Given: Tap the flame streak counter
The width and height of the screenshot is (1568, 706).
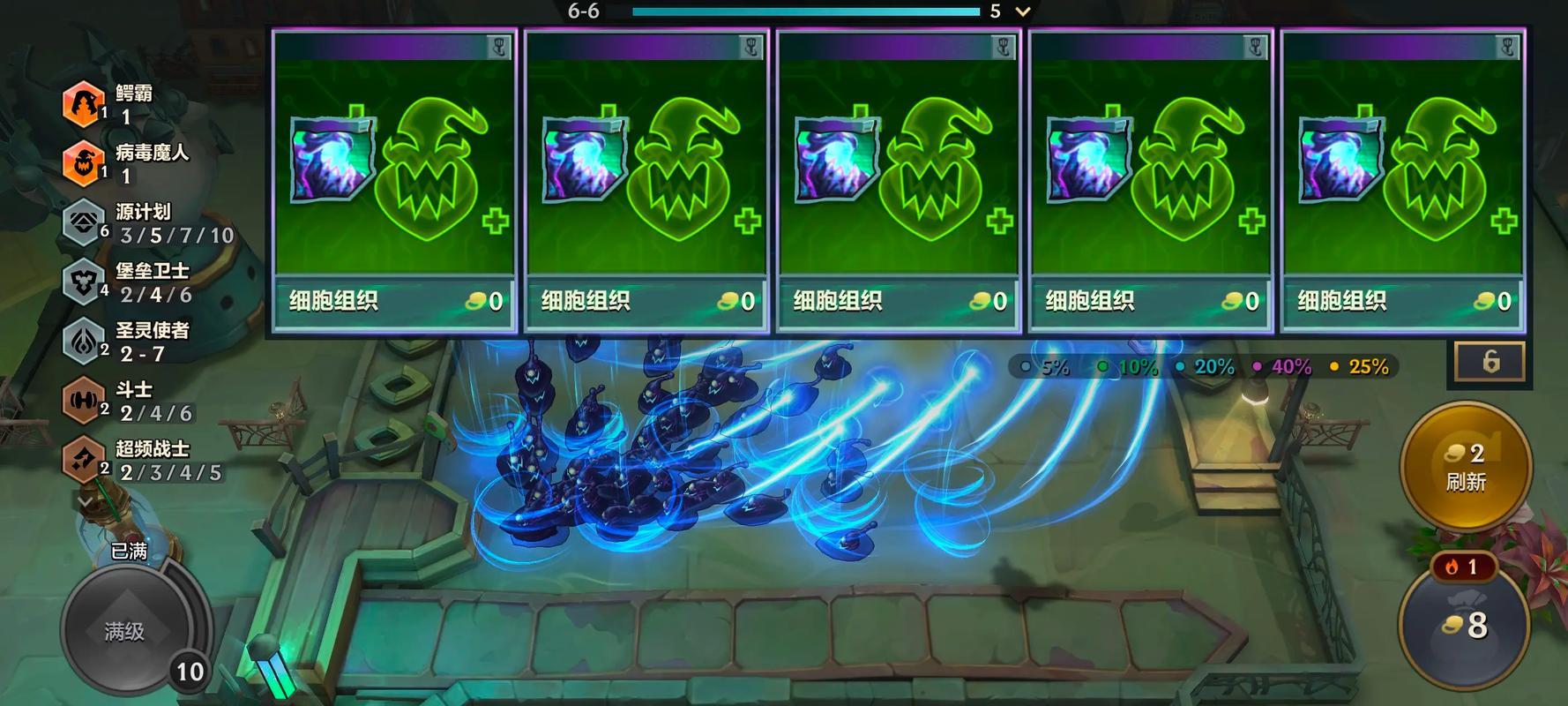Looking at the screenshot, I should (1462, 567).
